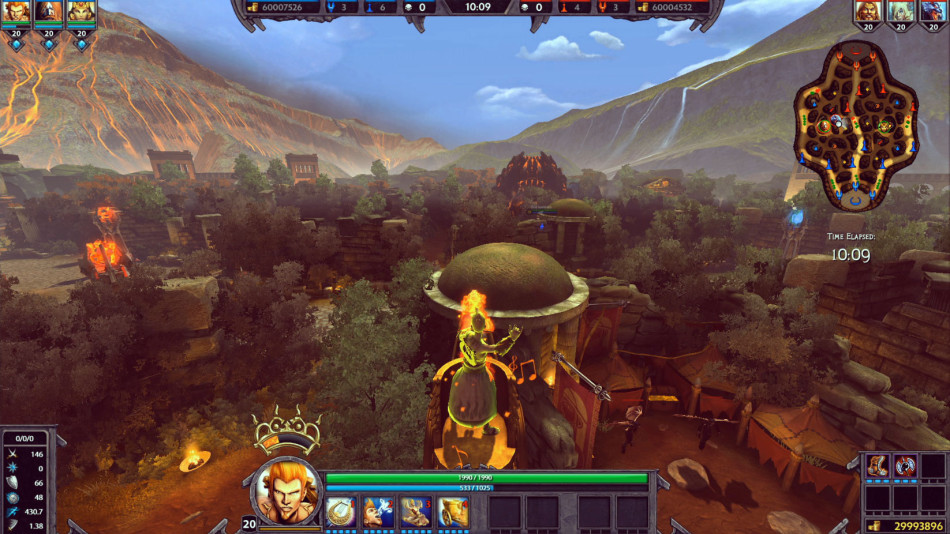Choose the helmeted ally portrait
Screen dimensions: 950x534
pyautogui.click(x=48, y=12)
